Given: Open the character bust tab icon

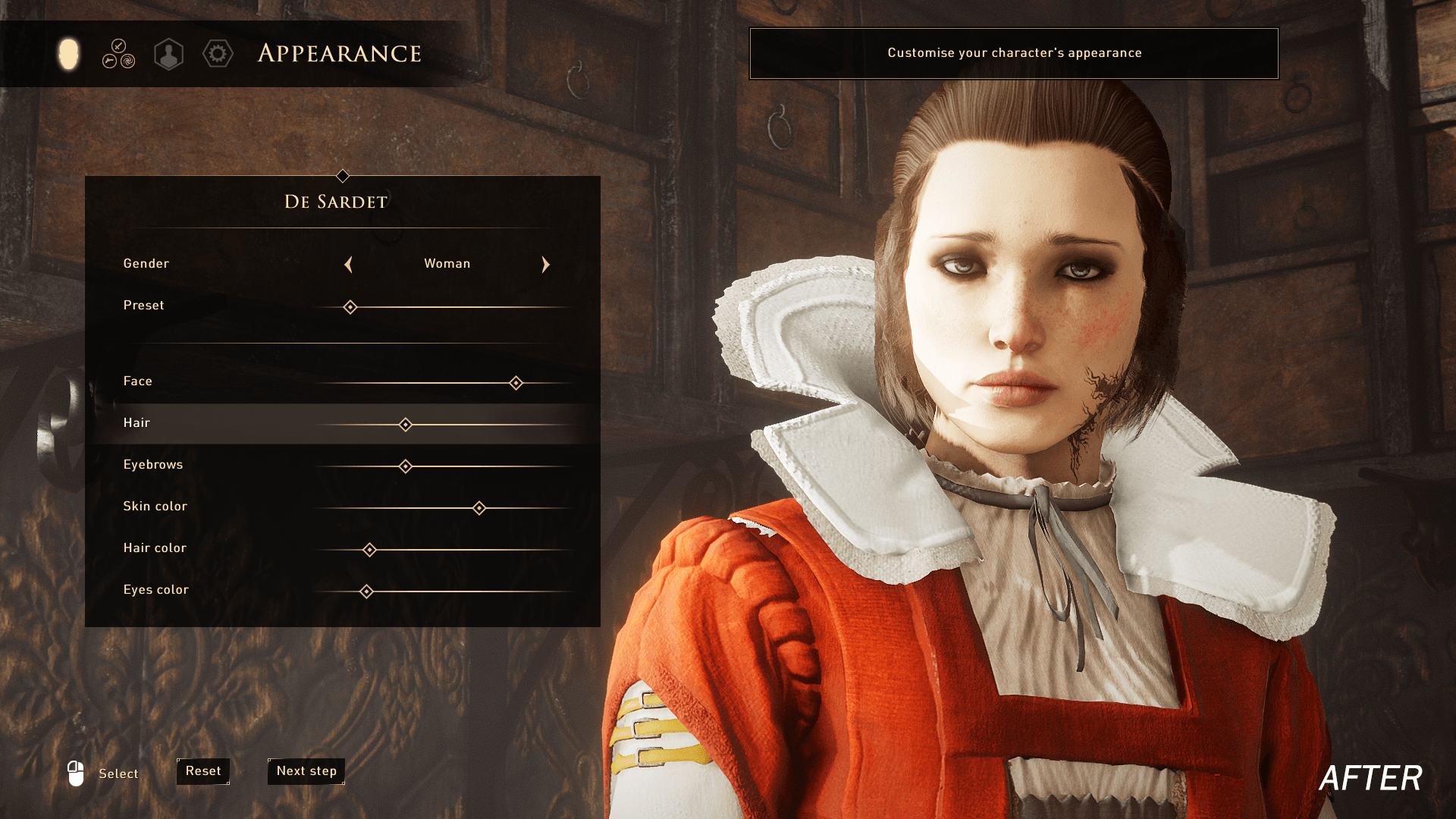Looking at the screenshot, I should [x=168, y=55].
